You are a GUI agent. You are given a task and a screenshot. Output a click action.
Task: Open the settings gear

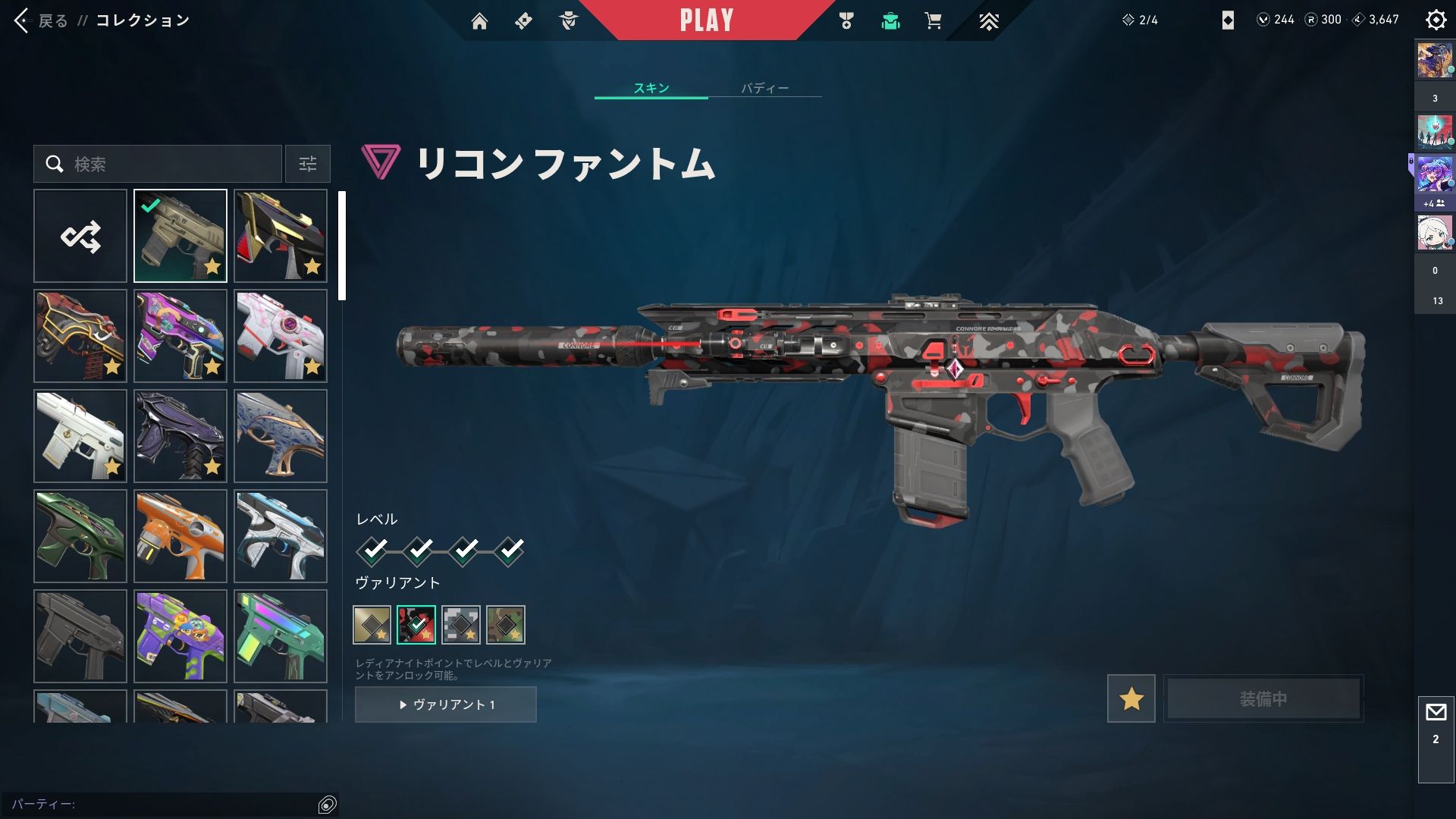point(1436,20)
